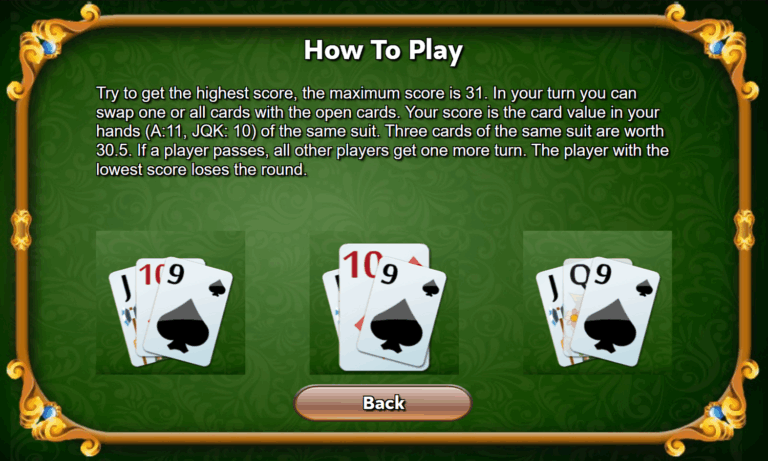The width and height of the screenshot is (768, 461).
Task: Return with the Back button
Action: tap(383, 403)
